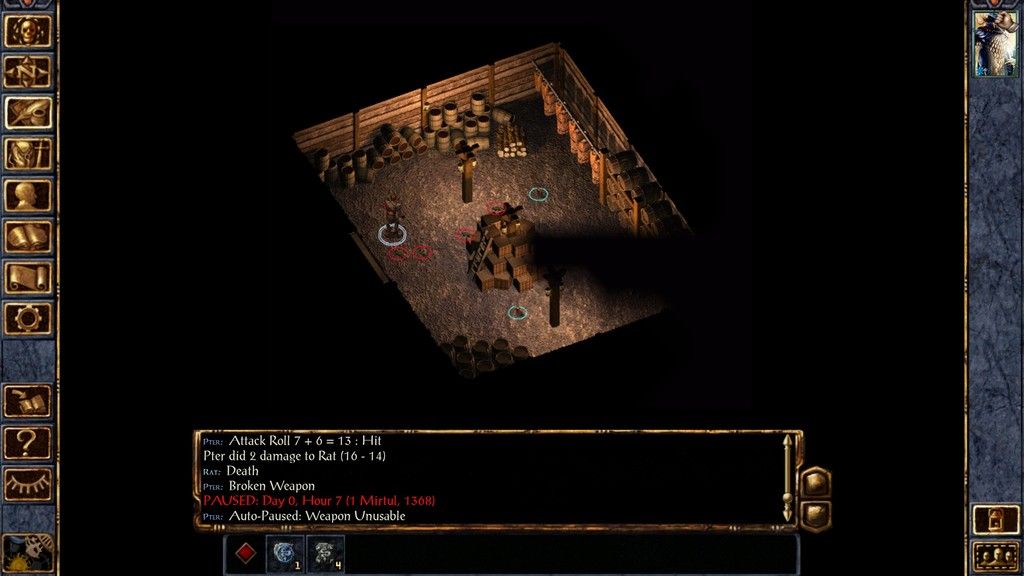
Task: Click the select all party button
Action: 996,555
